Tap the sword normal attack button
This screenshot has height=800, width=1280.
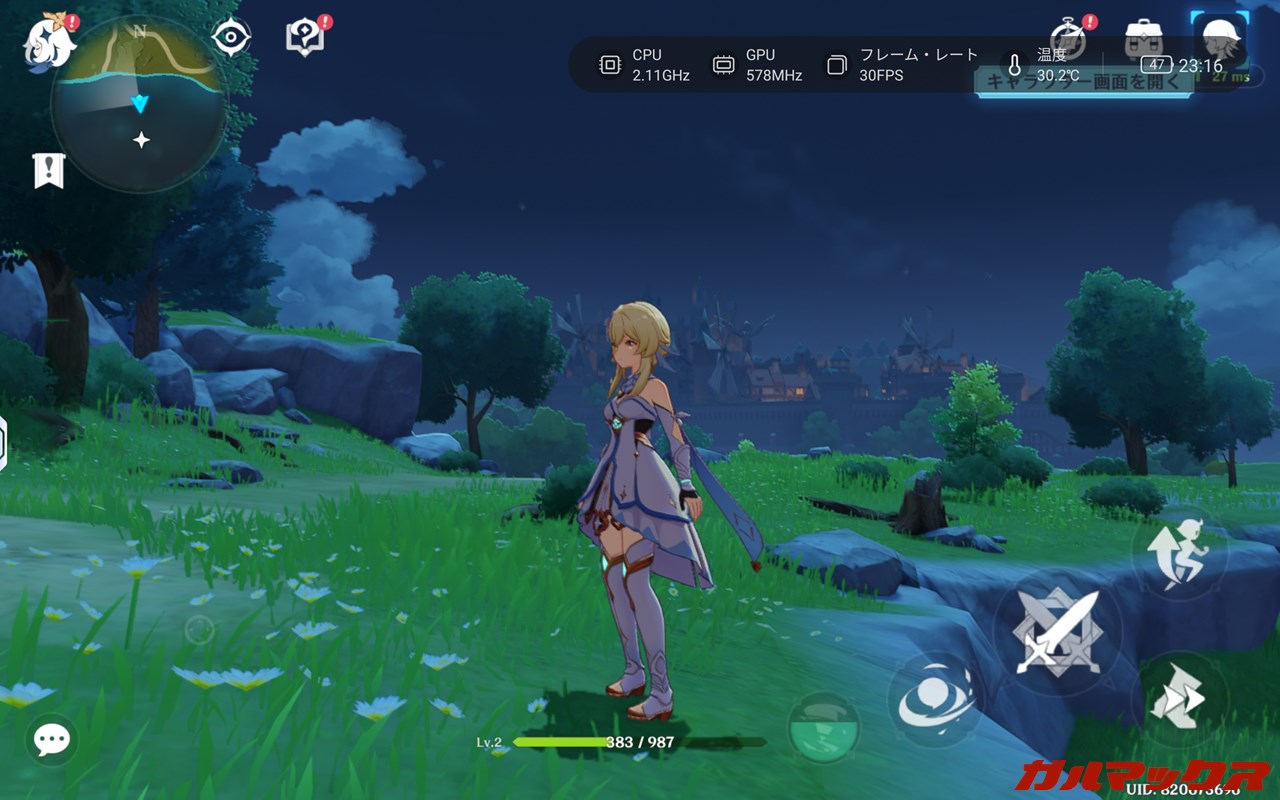pyautogui.click(x=1056, y=633)
